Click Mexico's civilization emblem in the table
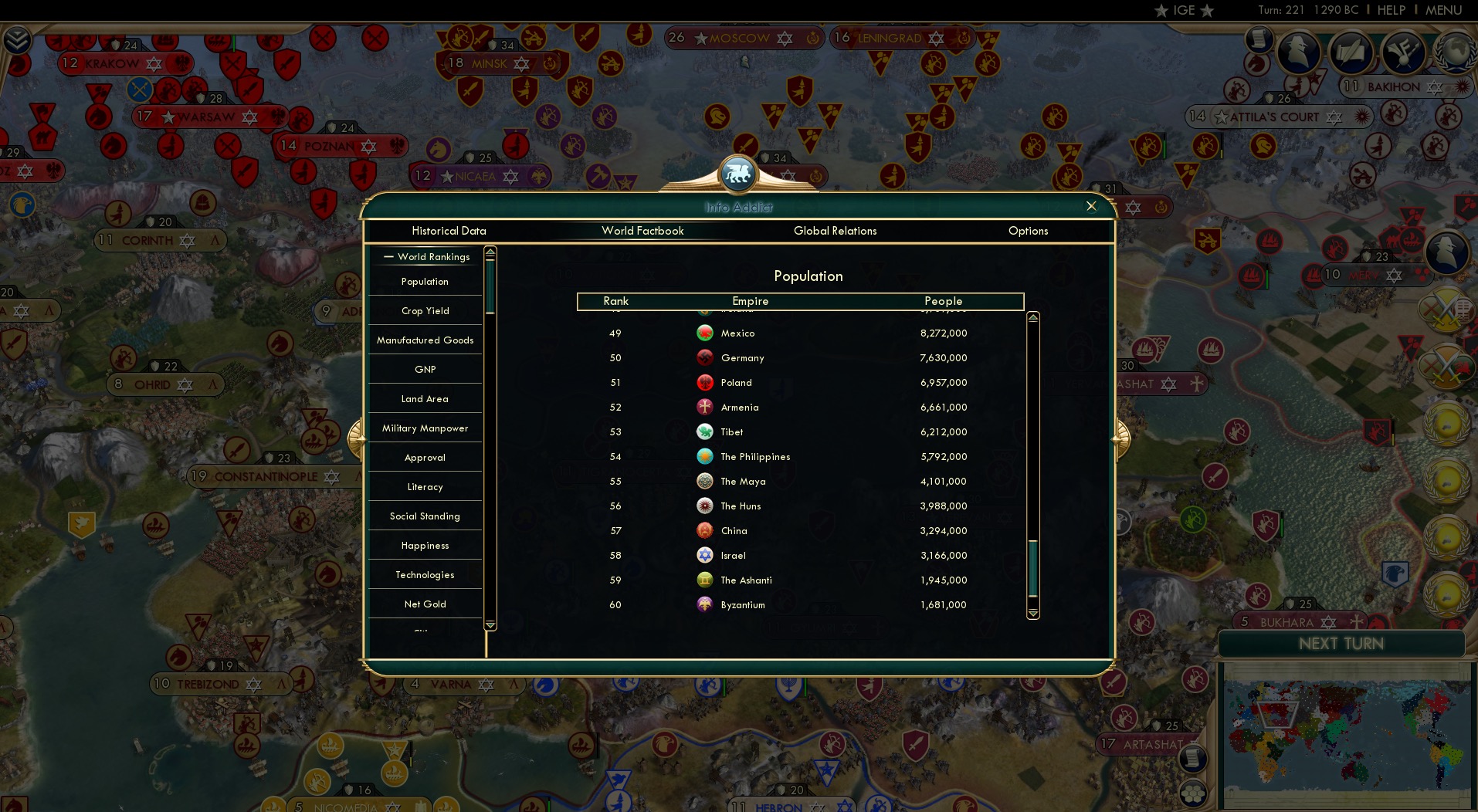The image size is (1478, 812). [x=704, y=333]
